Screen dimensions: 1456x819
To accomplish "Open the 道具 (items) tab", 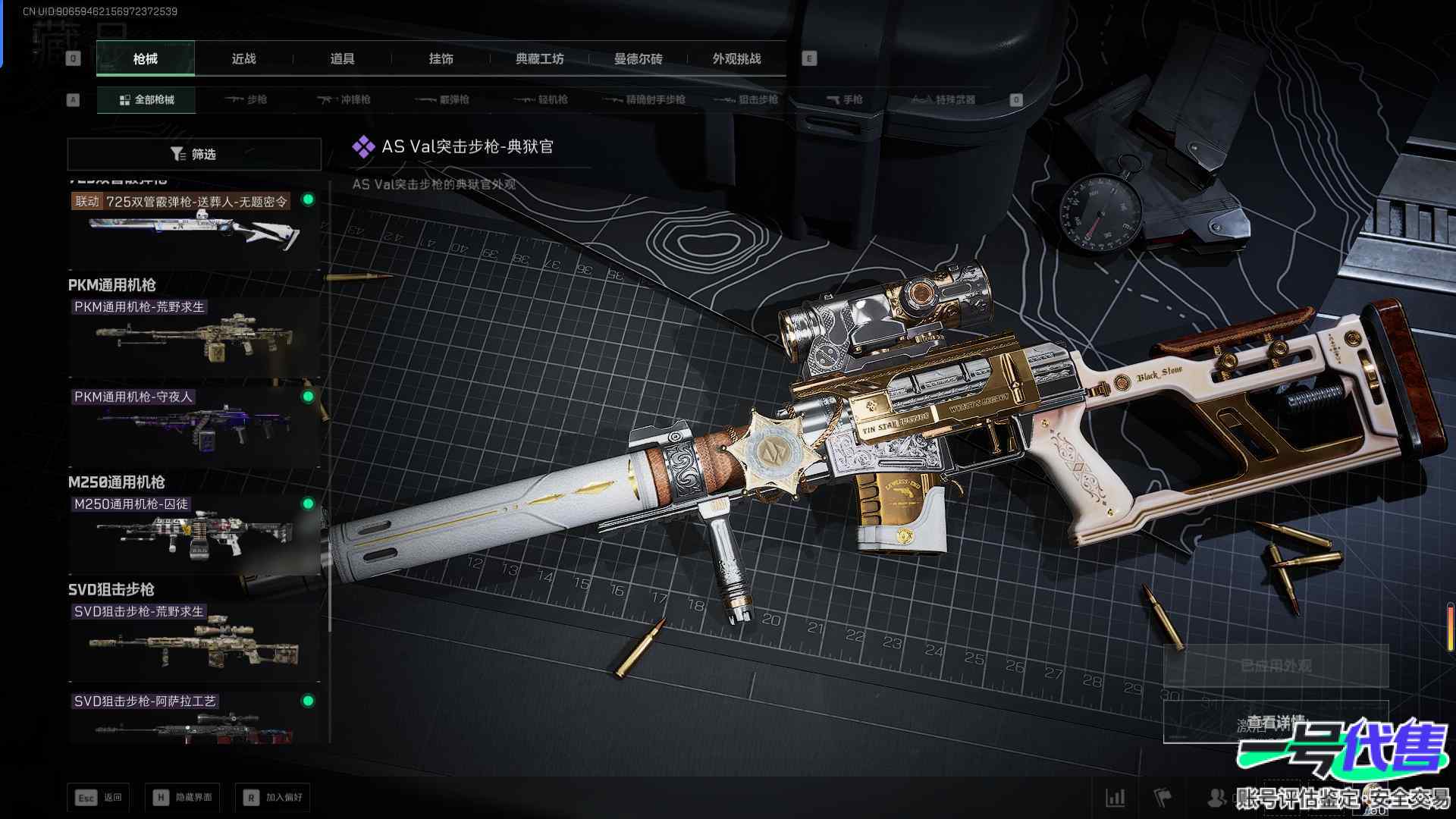I will pyautogui.click(x=342, y=58).
